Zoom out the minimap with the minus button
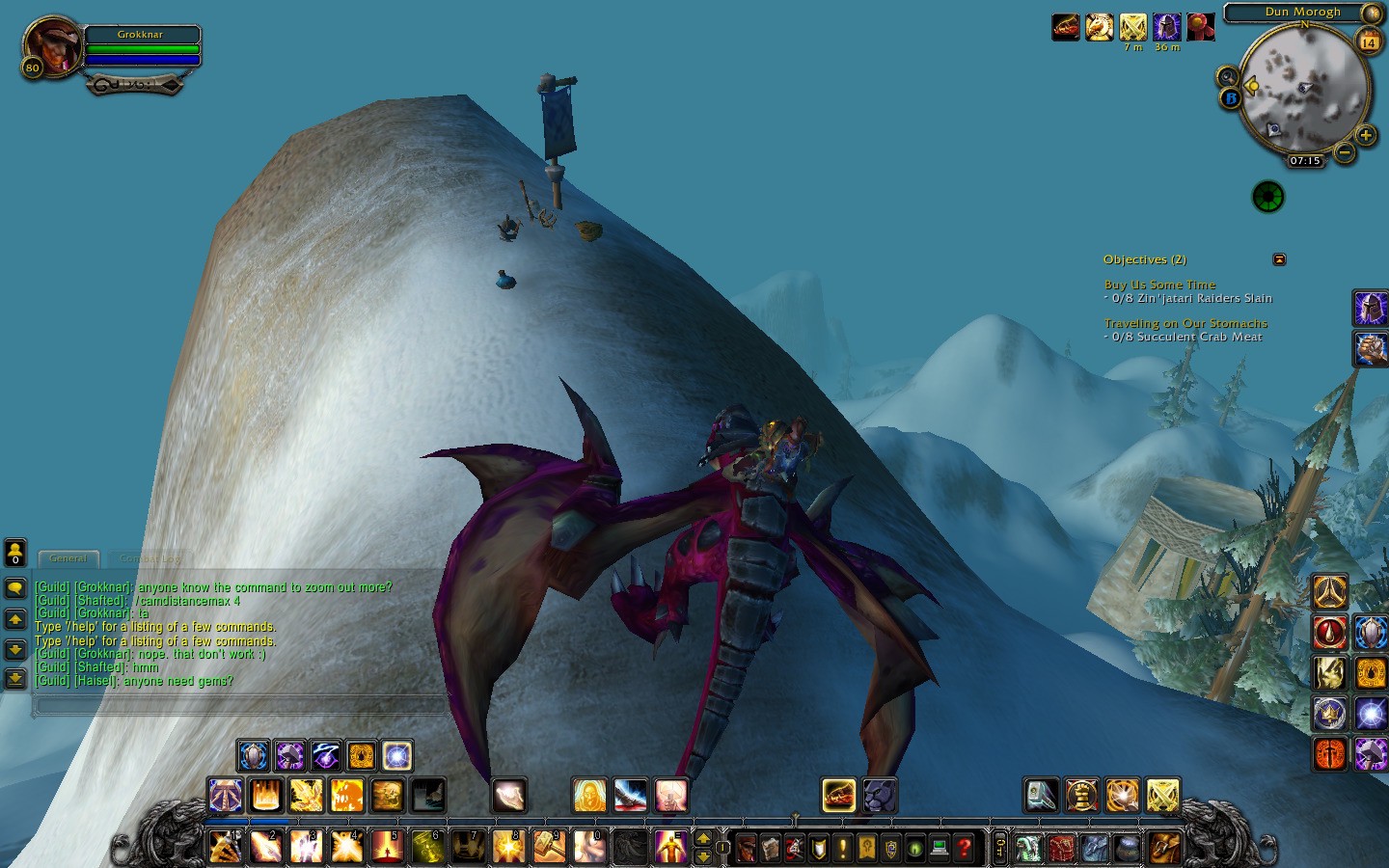 (x=1344, y=151)
